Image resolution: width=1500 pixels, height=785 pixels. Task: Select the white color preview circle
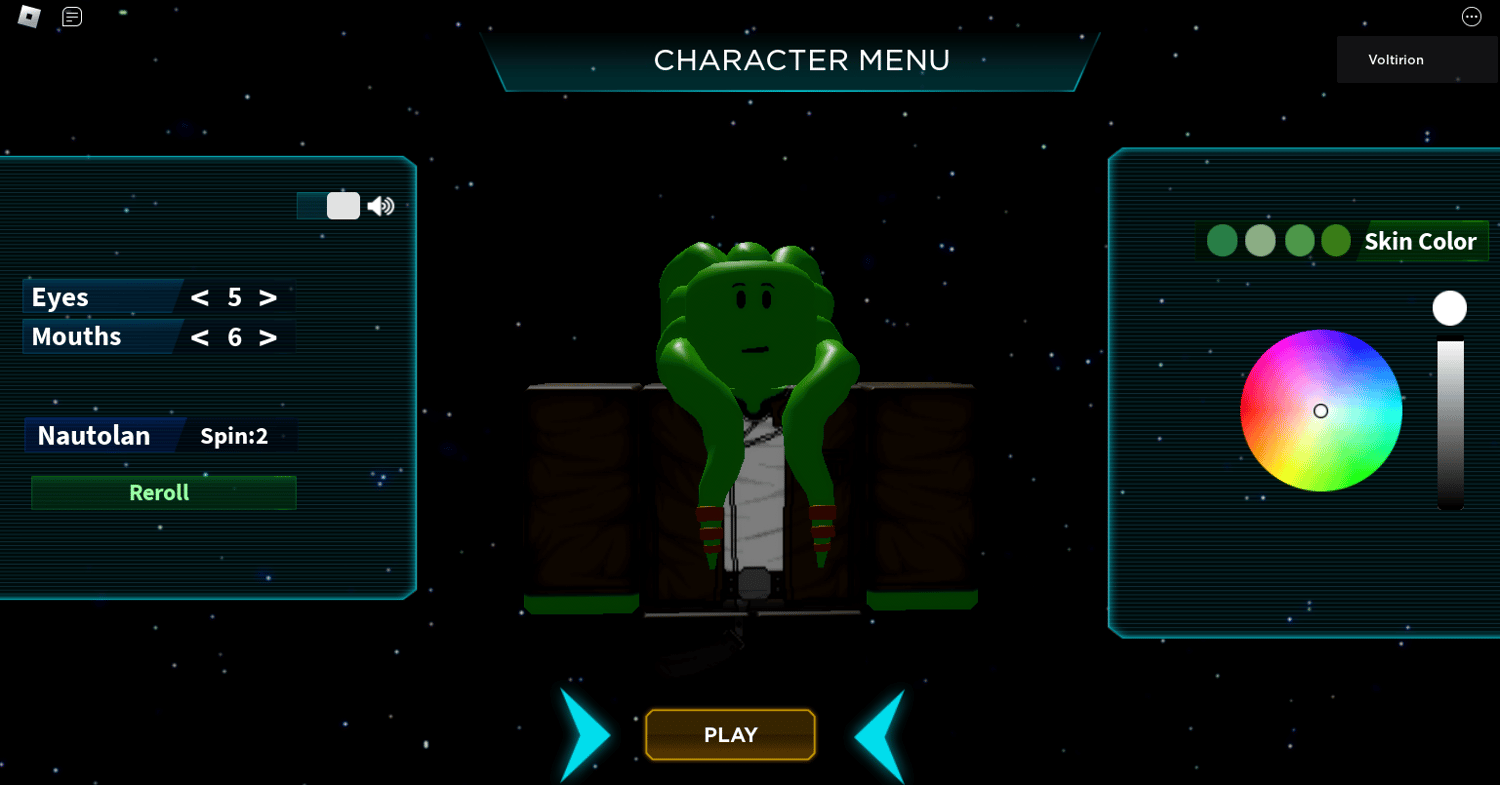click(1449, 308)
